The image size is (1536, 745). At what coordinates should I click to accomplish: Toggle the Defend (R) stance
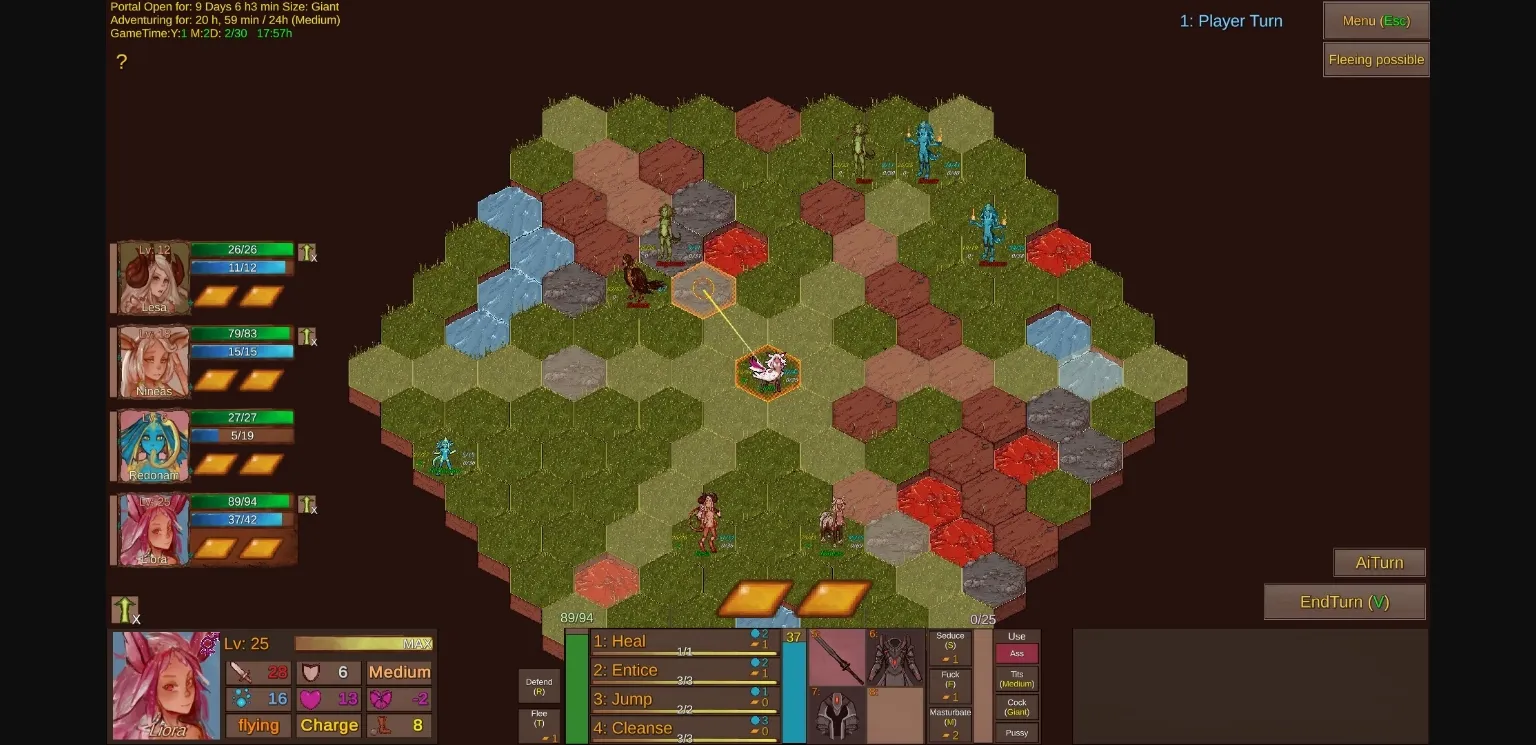coord(539,685)
